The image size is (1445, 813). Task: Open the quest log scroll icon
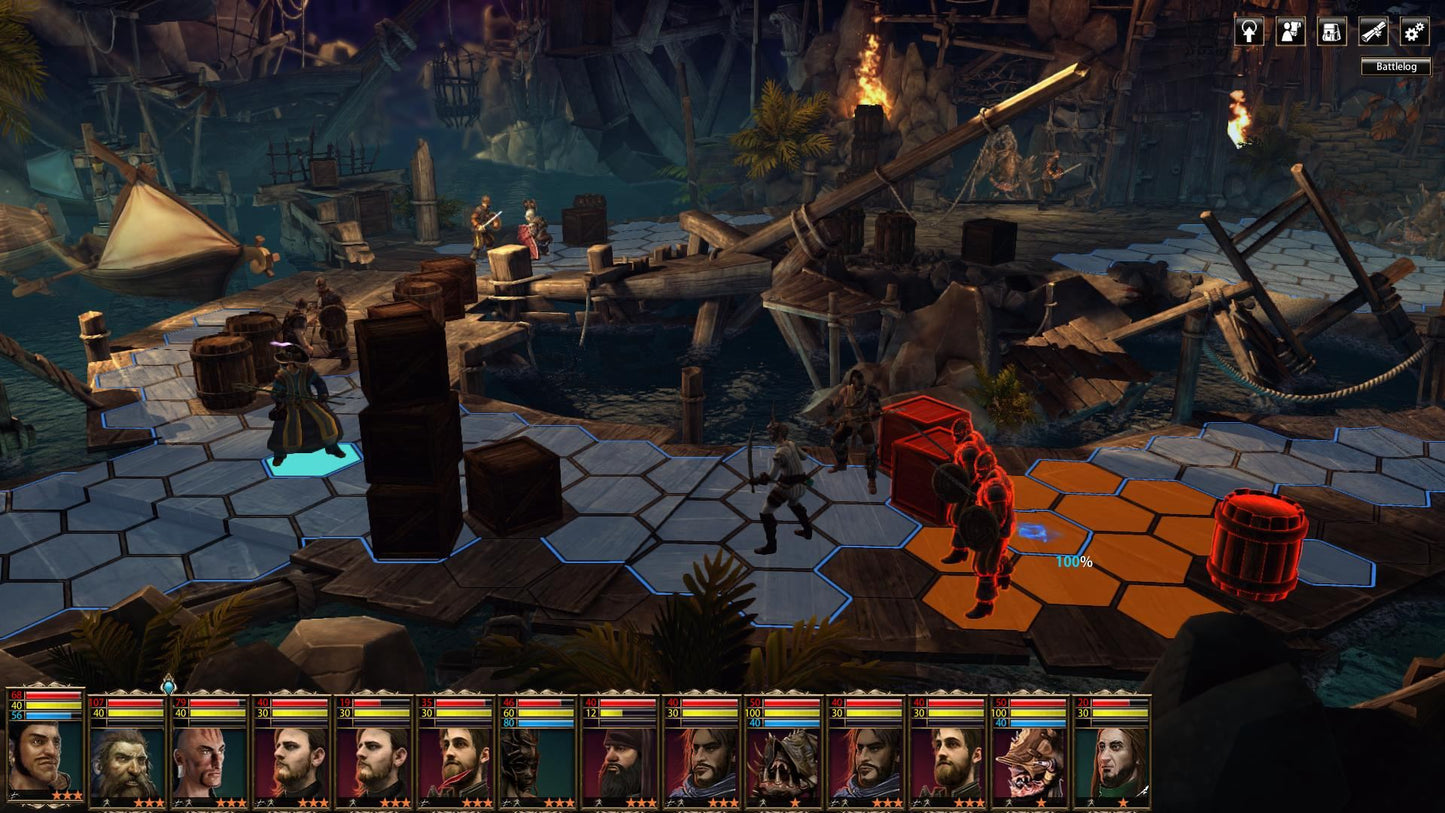1372,32
